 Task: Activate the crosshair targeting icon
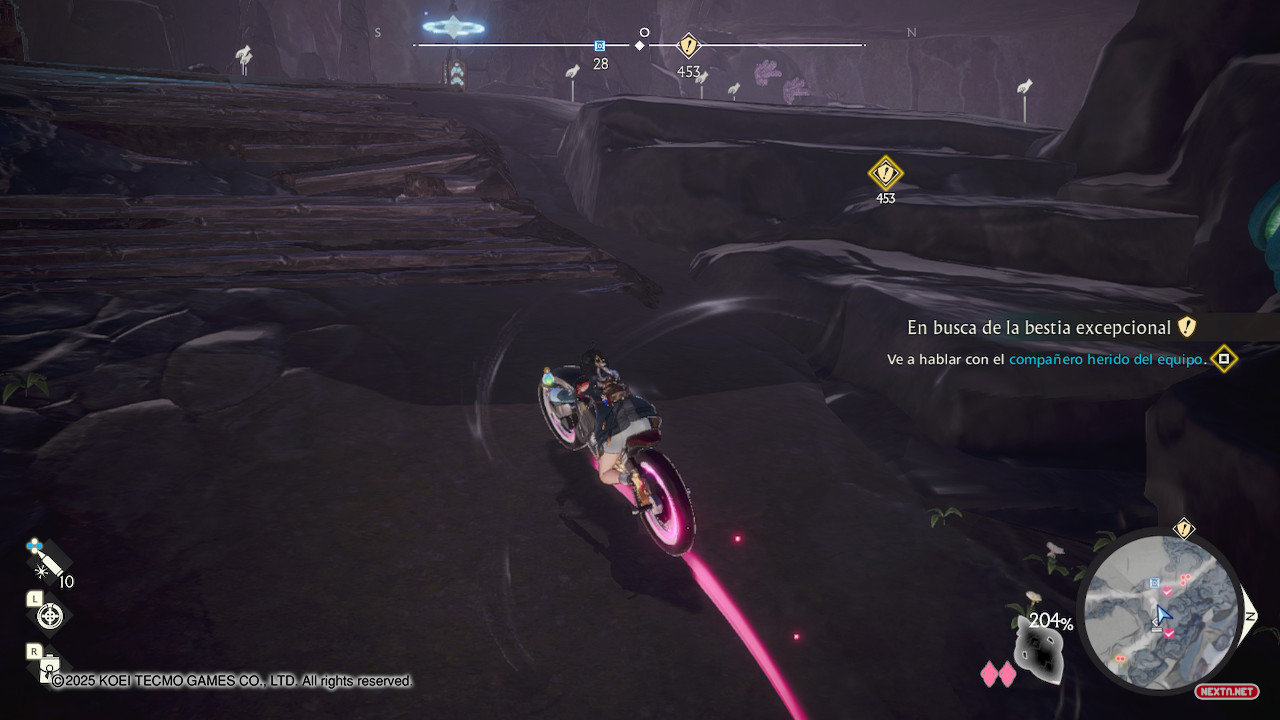pos(49,617)
